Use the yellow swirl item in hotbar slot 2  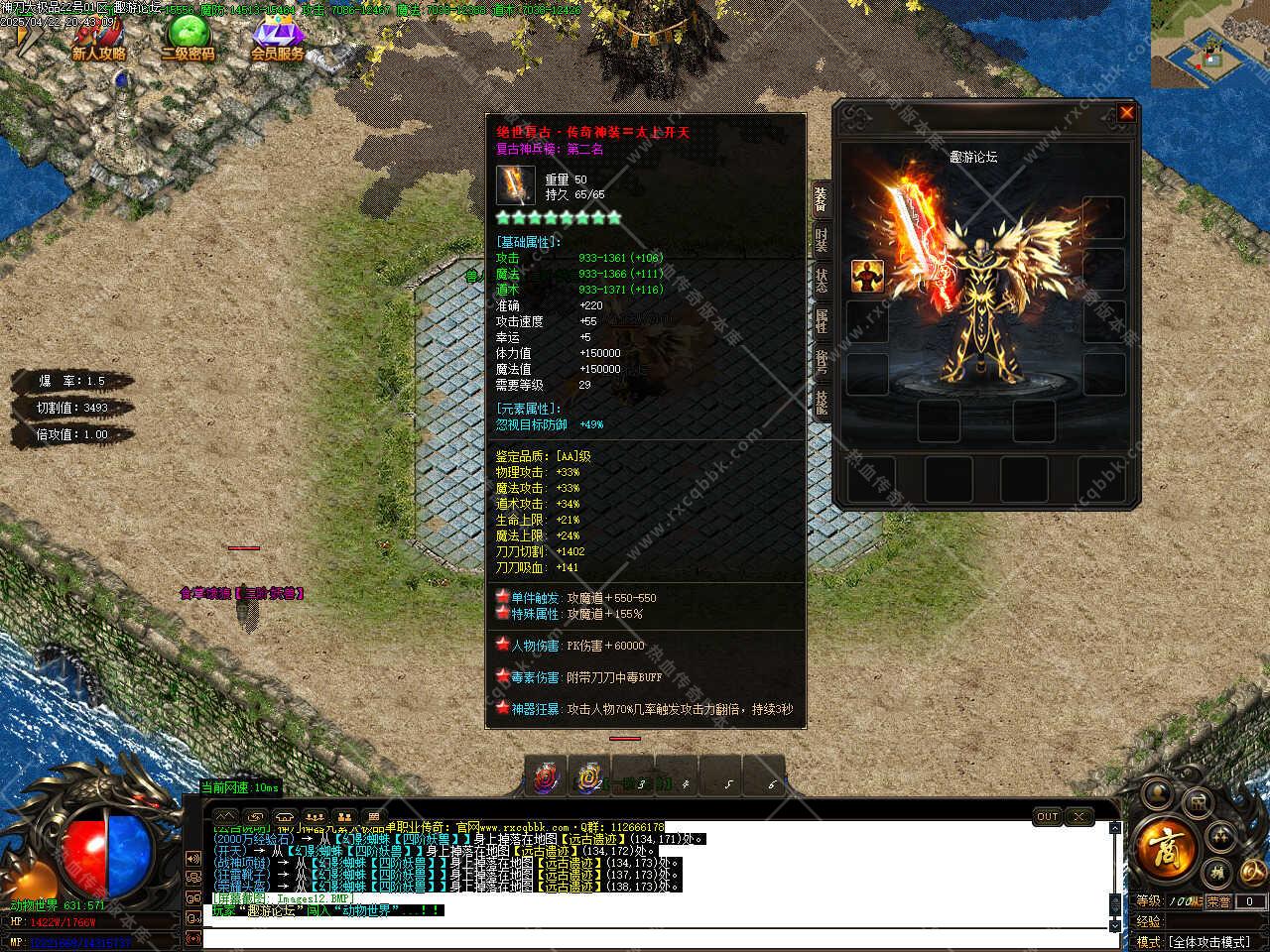point(589,776)
